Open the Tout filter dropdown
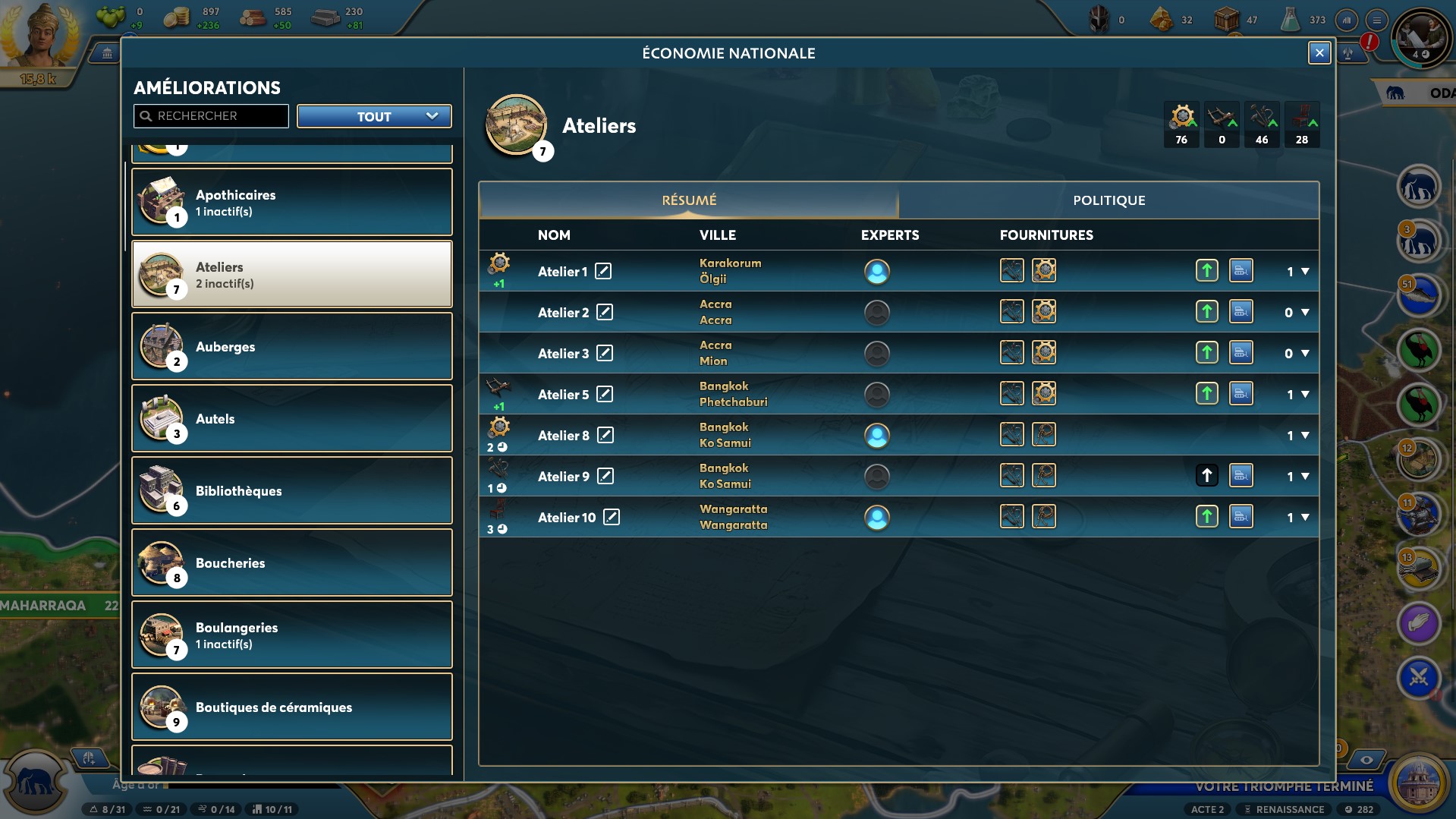This screenshot has height=819, width=1456. (x=374, y=116)
